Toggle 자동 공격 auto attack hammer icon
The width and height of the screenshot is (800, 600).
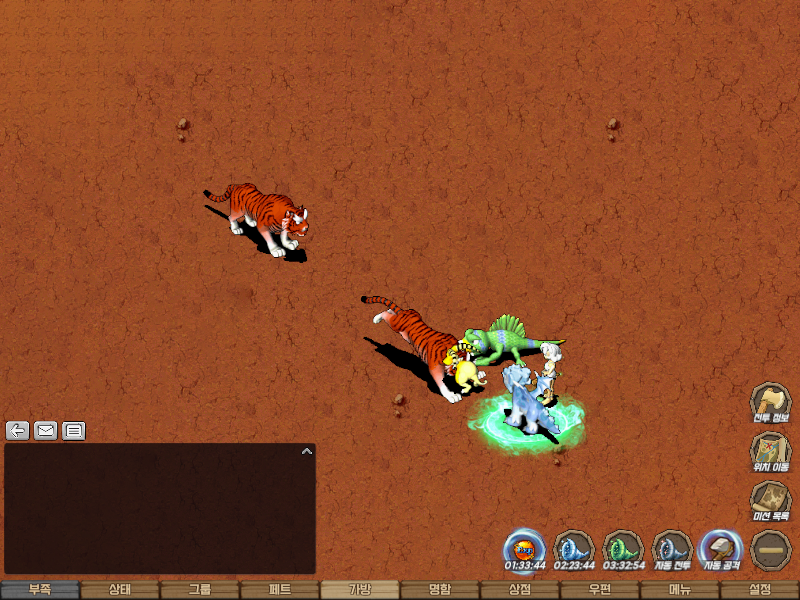tap(722, 549)
